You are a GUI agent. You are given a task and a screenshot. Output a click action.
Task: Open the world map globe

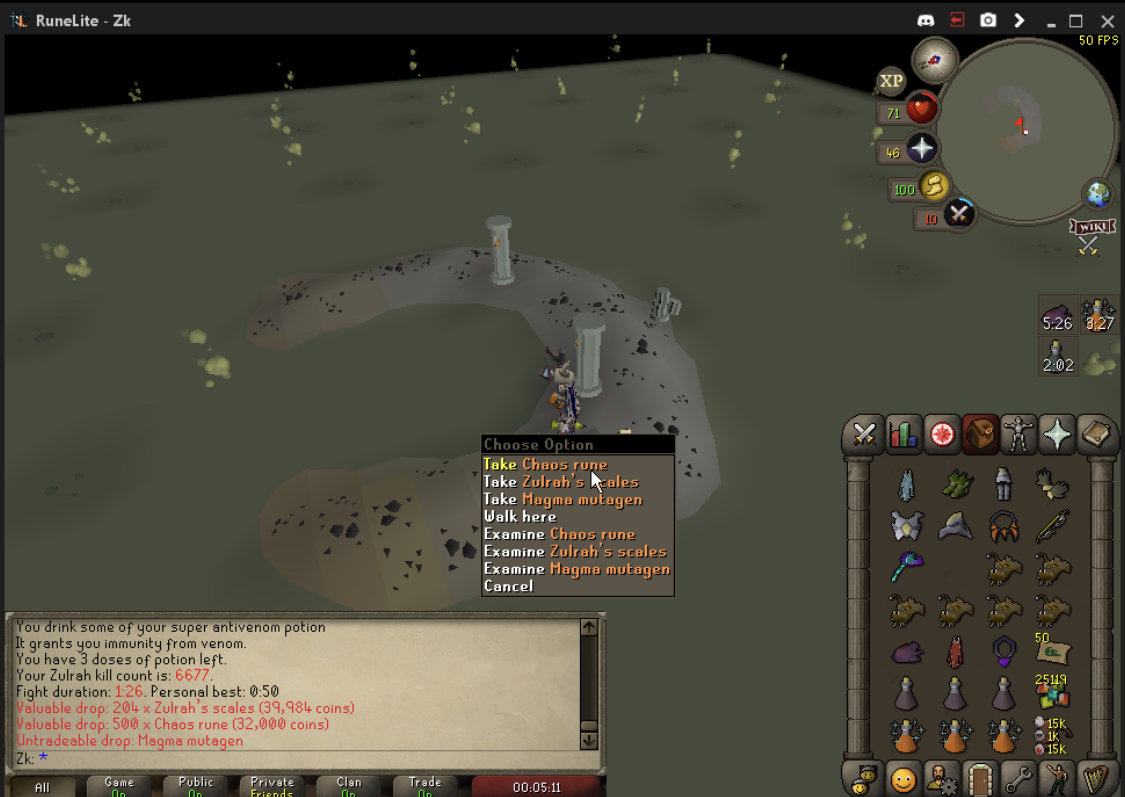coord(1097,194)
